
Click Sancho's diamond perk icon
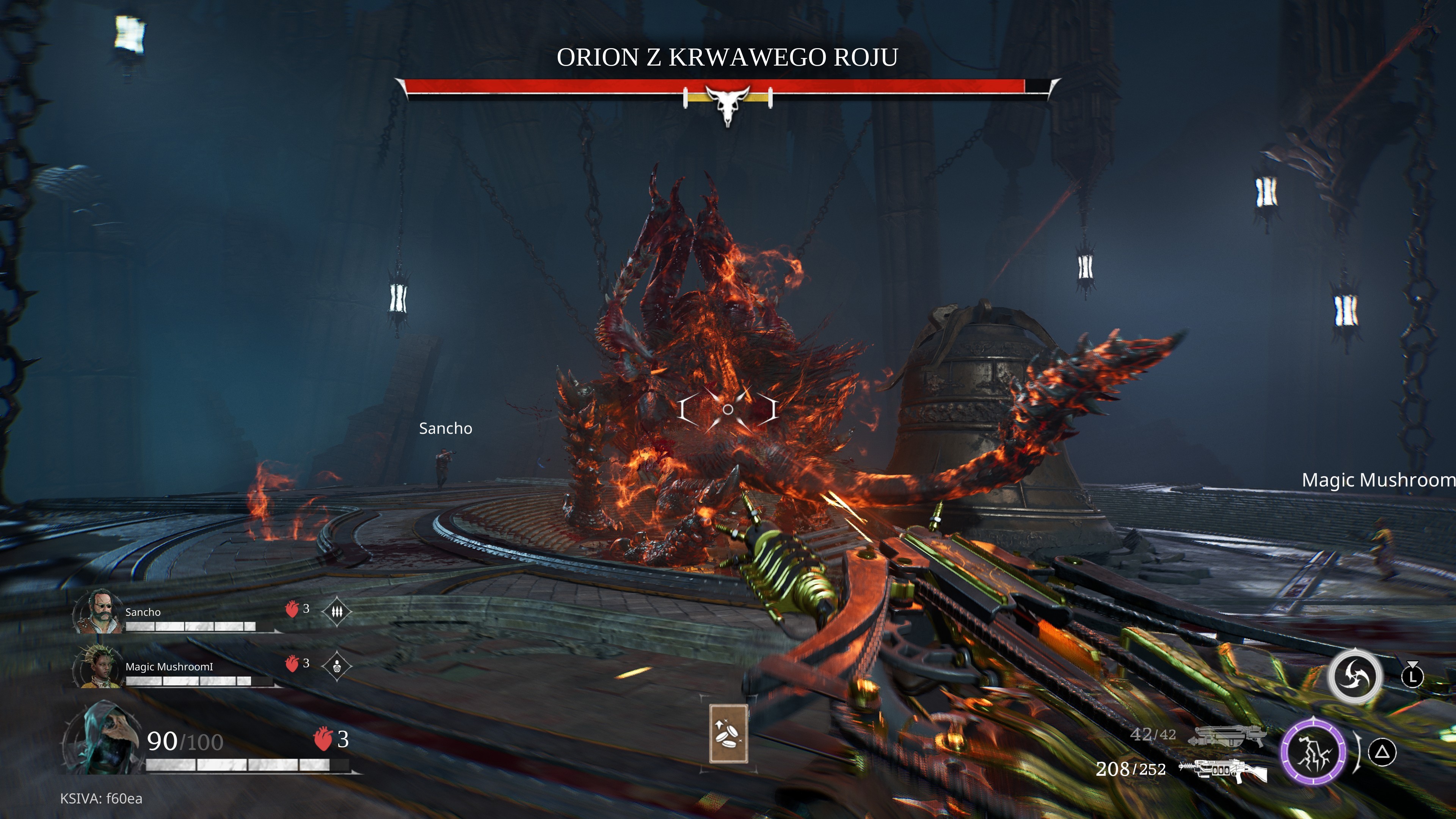click(x=337, y=612)
